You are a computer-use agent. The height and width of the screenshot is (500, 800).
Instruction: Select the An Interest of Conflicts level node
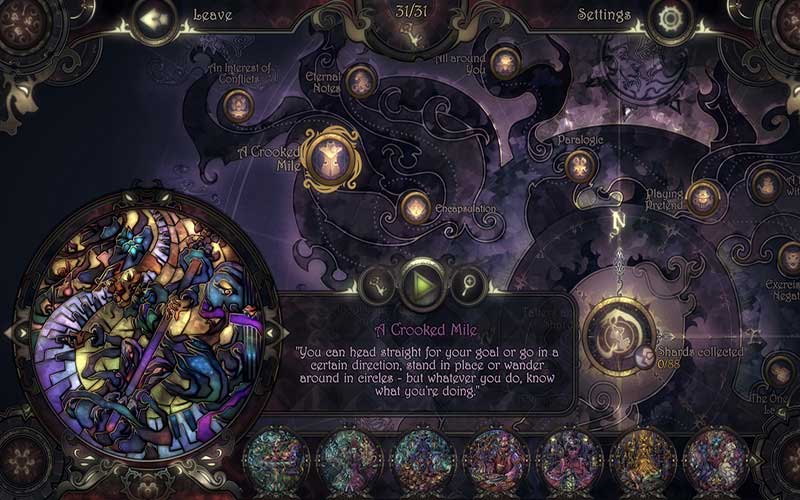pyautogui.click(x=238, y=103)
